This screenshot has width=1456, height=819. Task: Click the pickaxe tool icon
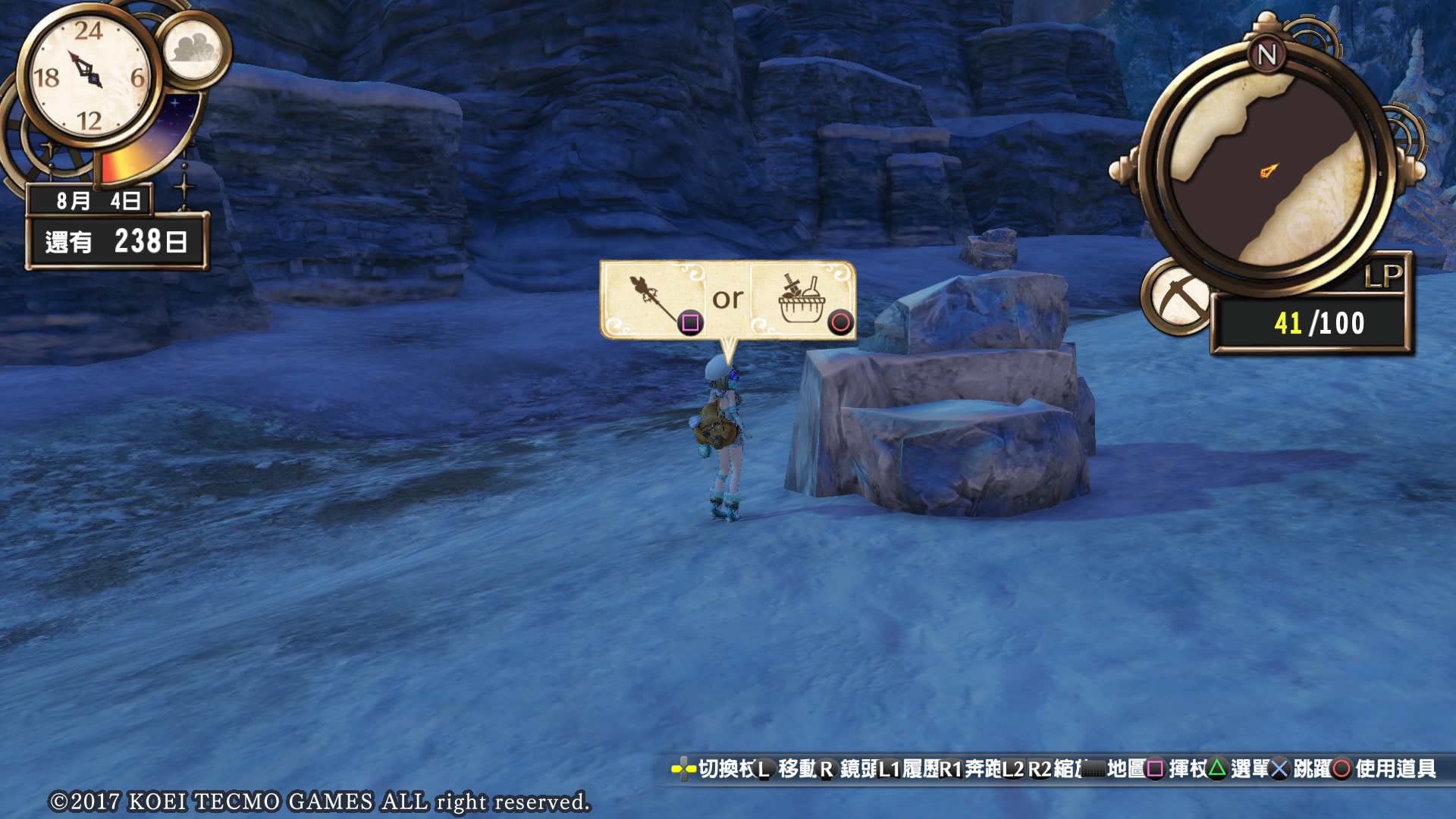pyautogui.click(x=1178, y=297)
